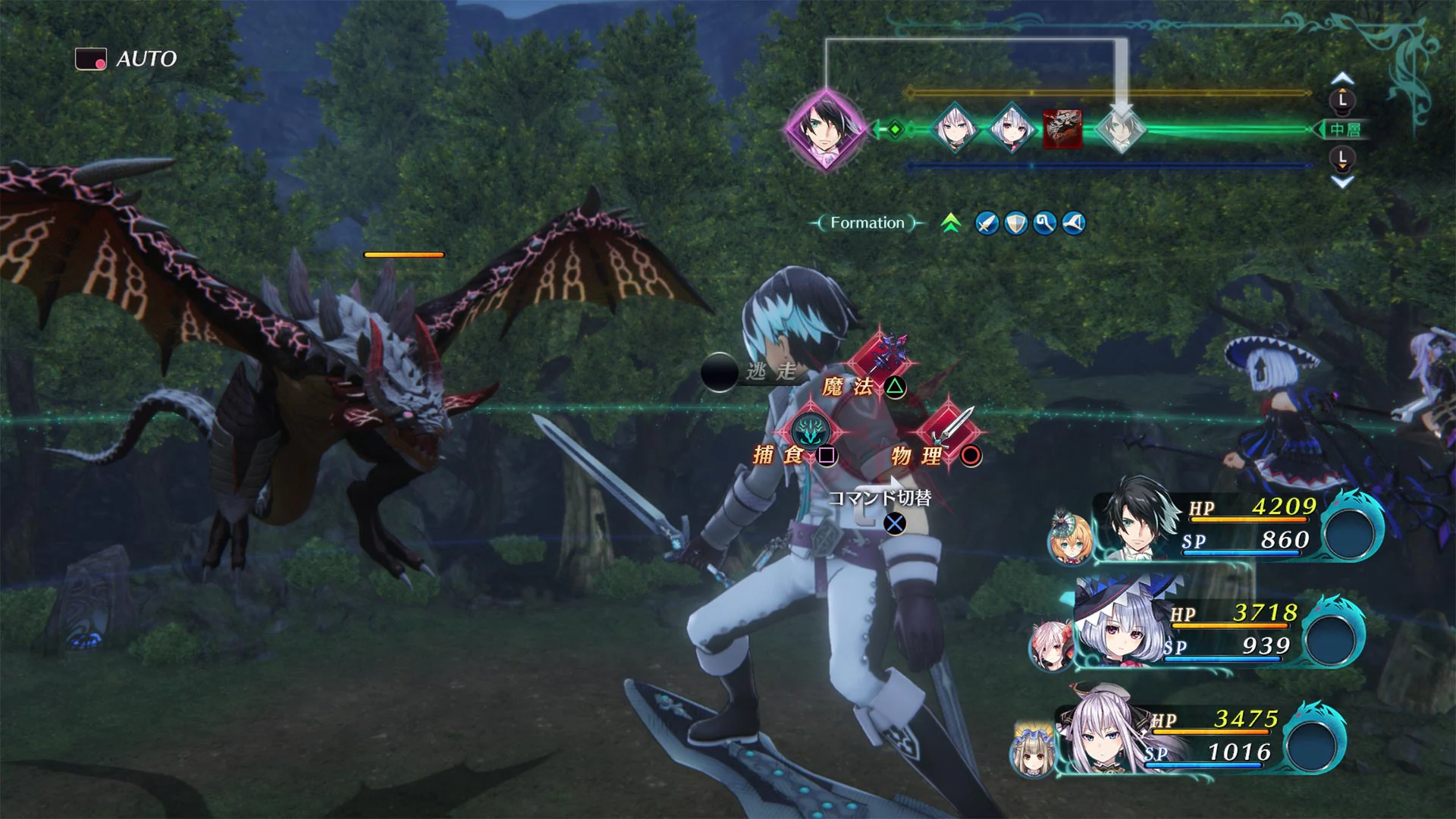Click the up chevron above layer selector
This screenshot has height=819, width=1456.
(1342, 76)
